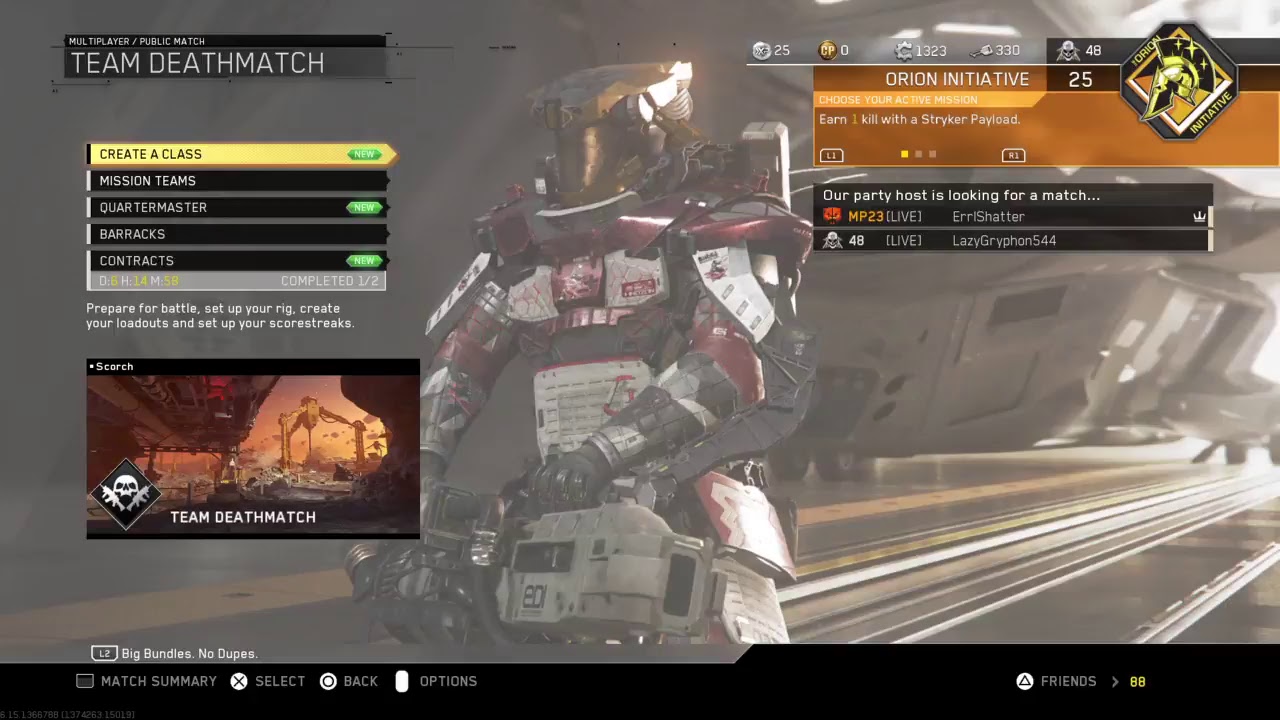Screen dimensions: 1280x720
Task: Click the Orion Initiative team emblem
Action: [x=1180, y=82]
